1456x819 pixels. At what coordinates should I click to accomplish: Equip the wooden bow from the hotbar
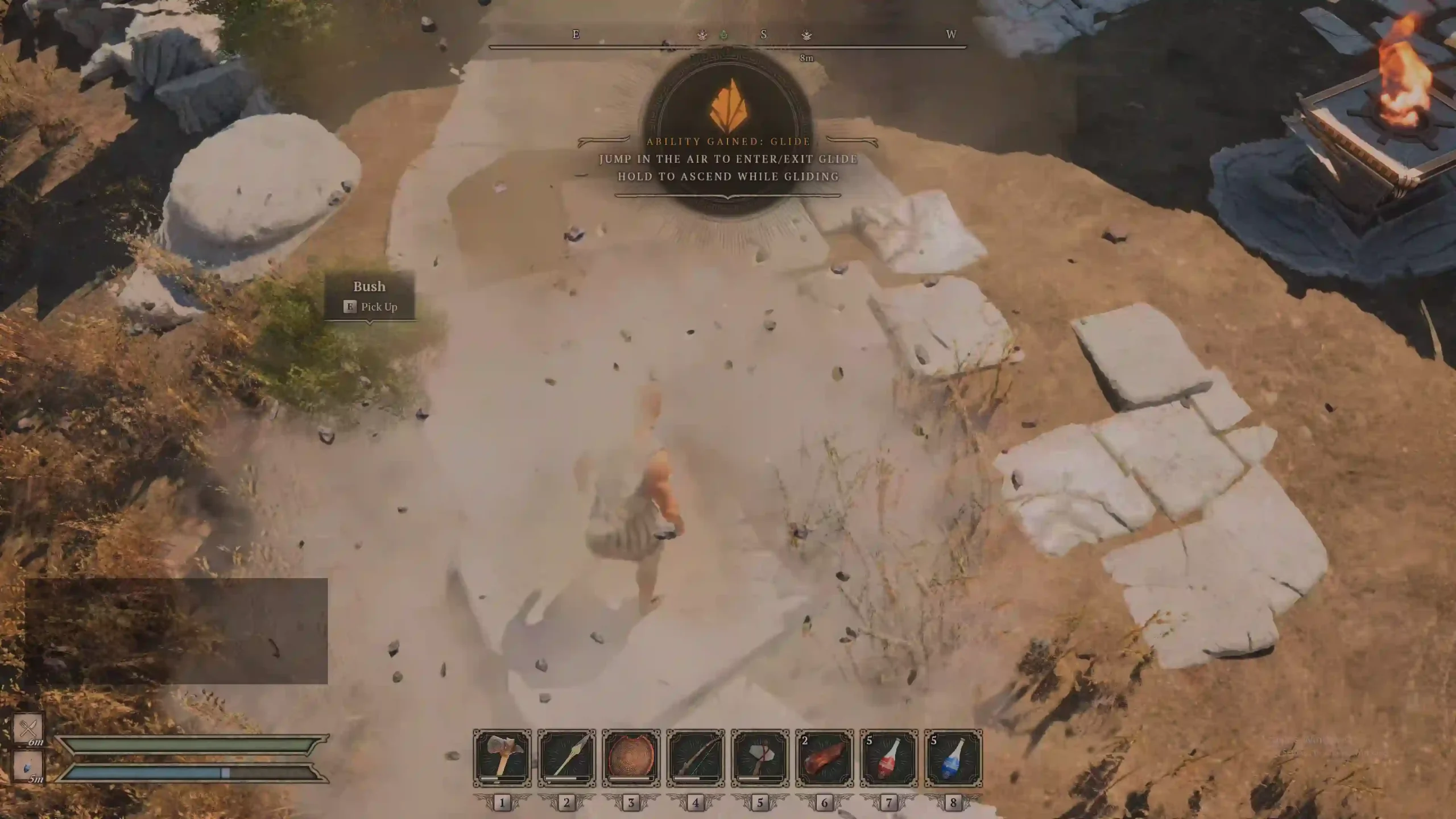pyautogui.click(x=696, y=758)
